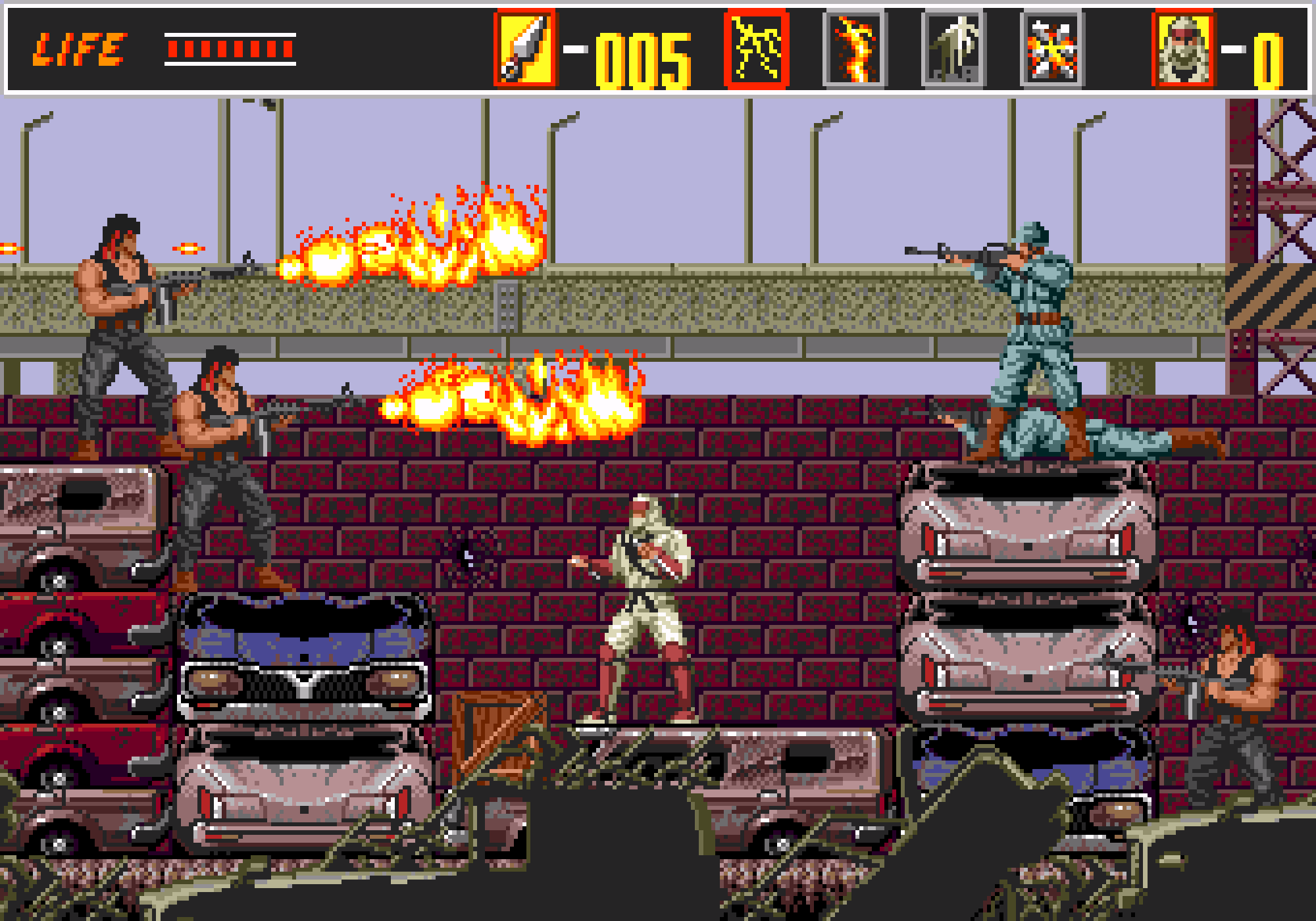The width and height of the screenshot is (1316, 921).
Task: Choose the fire dragon ninjutsu icon
Action: (855, 49)
